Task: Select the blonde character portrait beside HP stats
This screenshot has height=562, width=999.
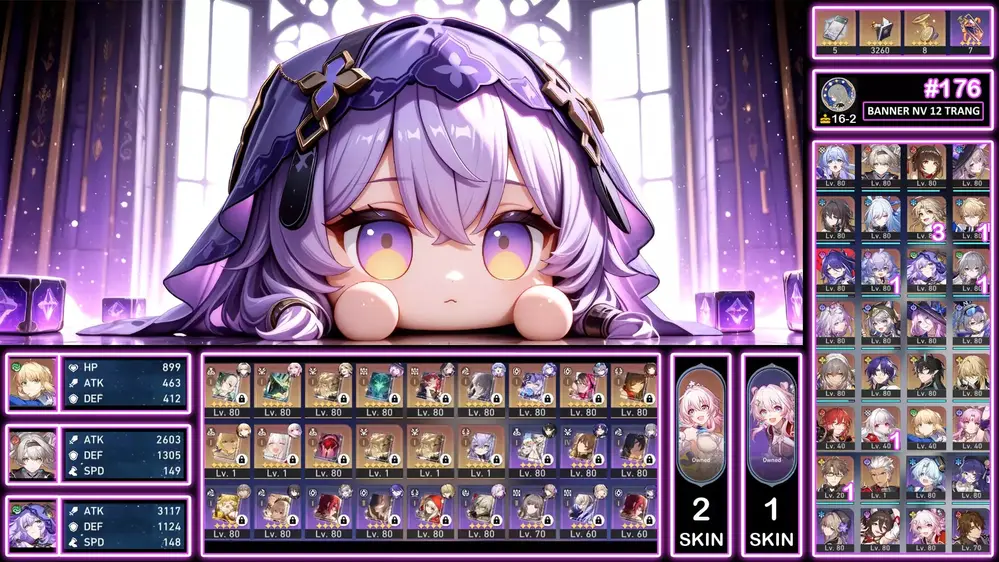Action: pos(32,384)
